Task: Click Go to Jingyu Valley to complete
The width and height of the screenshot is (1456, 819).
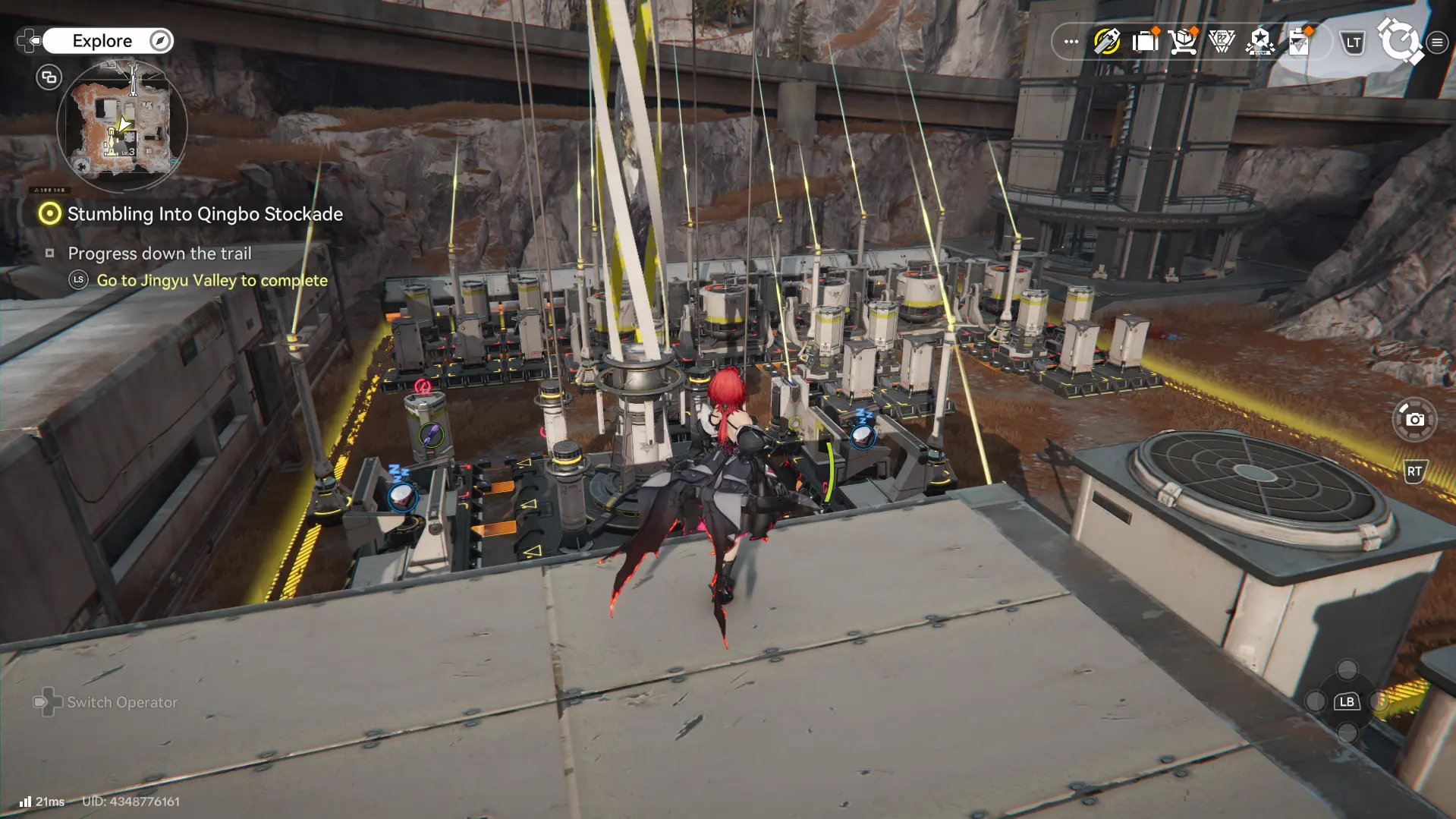Action: coord(211,280)
